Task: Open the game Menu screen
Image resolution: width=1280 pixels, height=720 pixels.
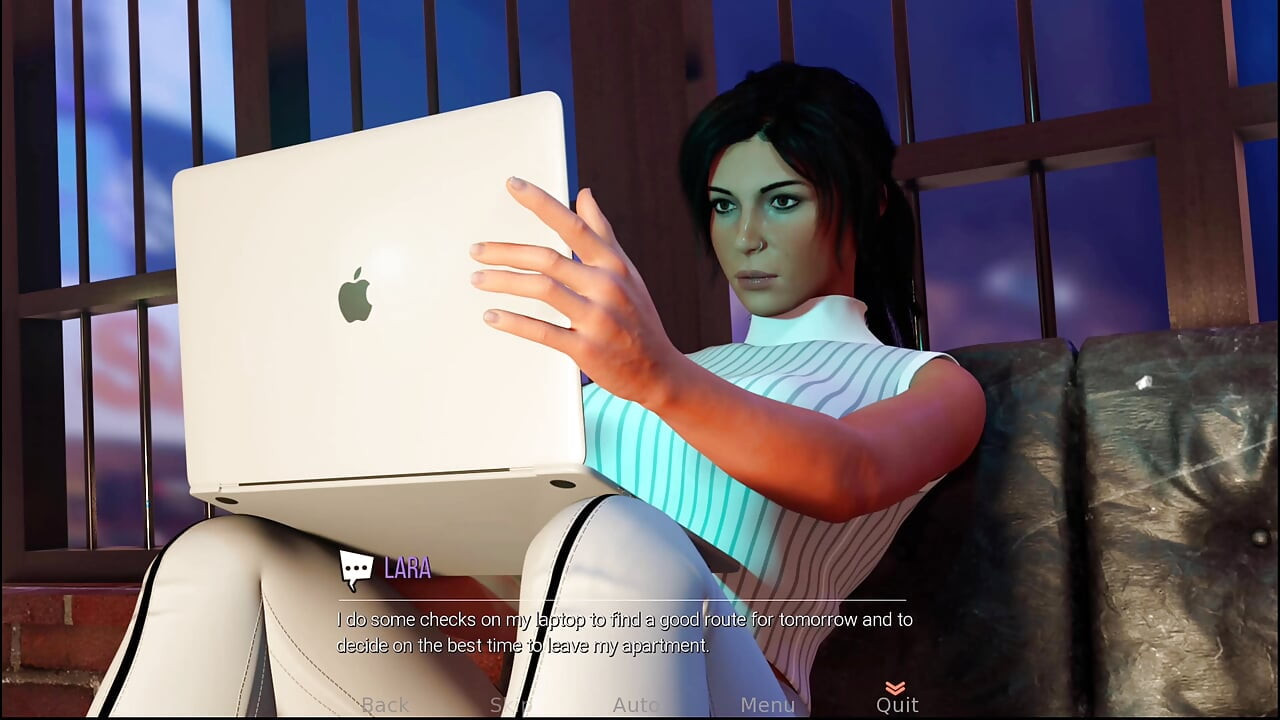Action: pyautogui.click(x=767, y=705)
